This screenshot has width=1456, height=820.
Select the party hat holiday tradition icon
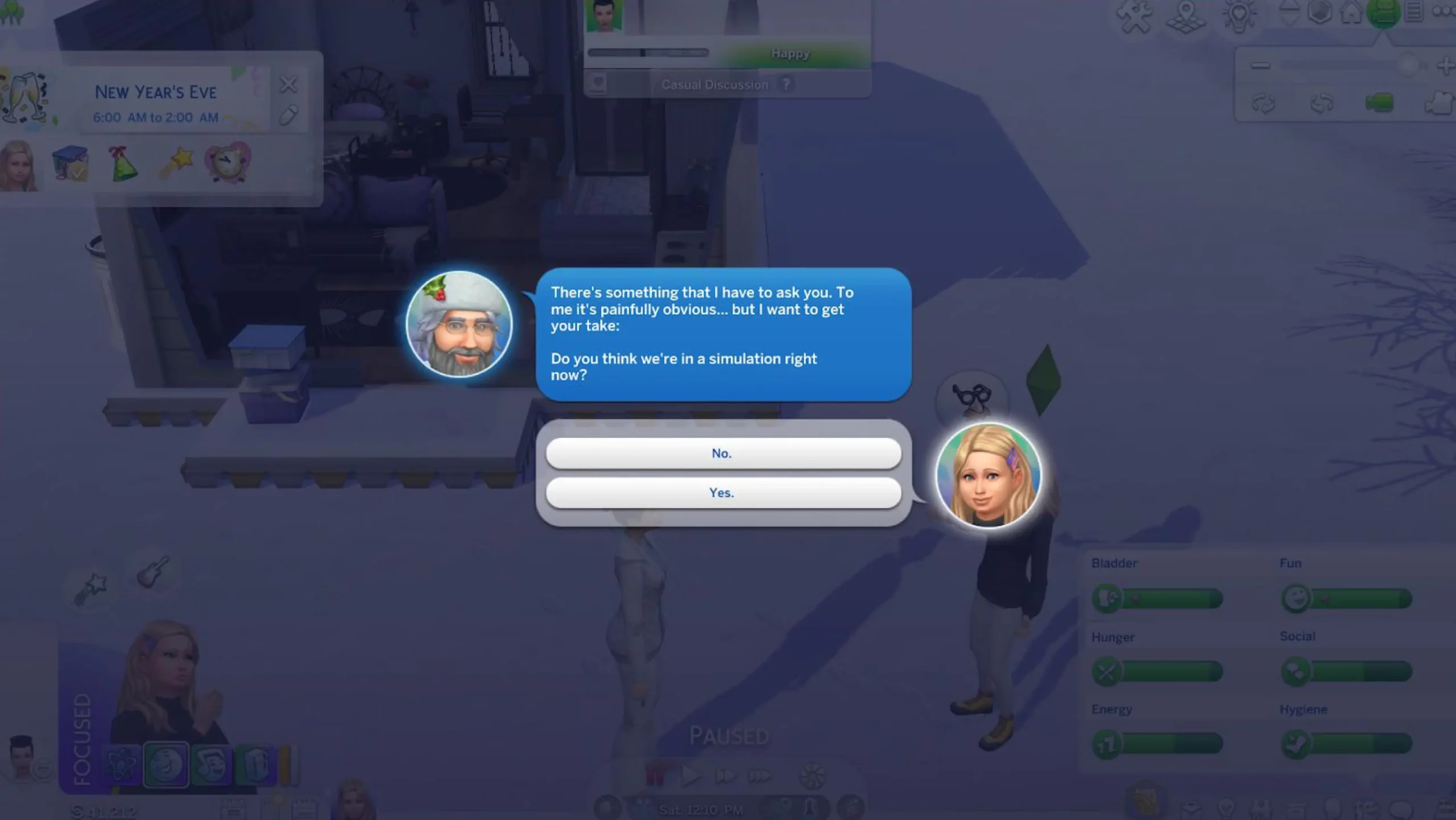point(123,164)
